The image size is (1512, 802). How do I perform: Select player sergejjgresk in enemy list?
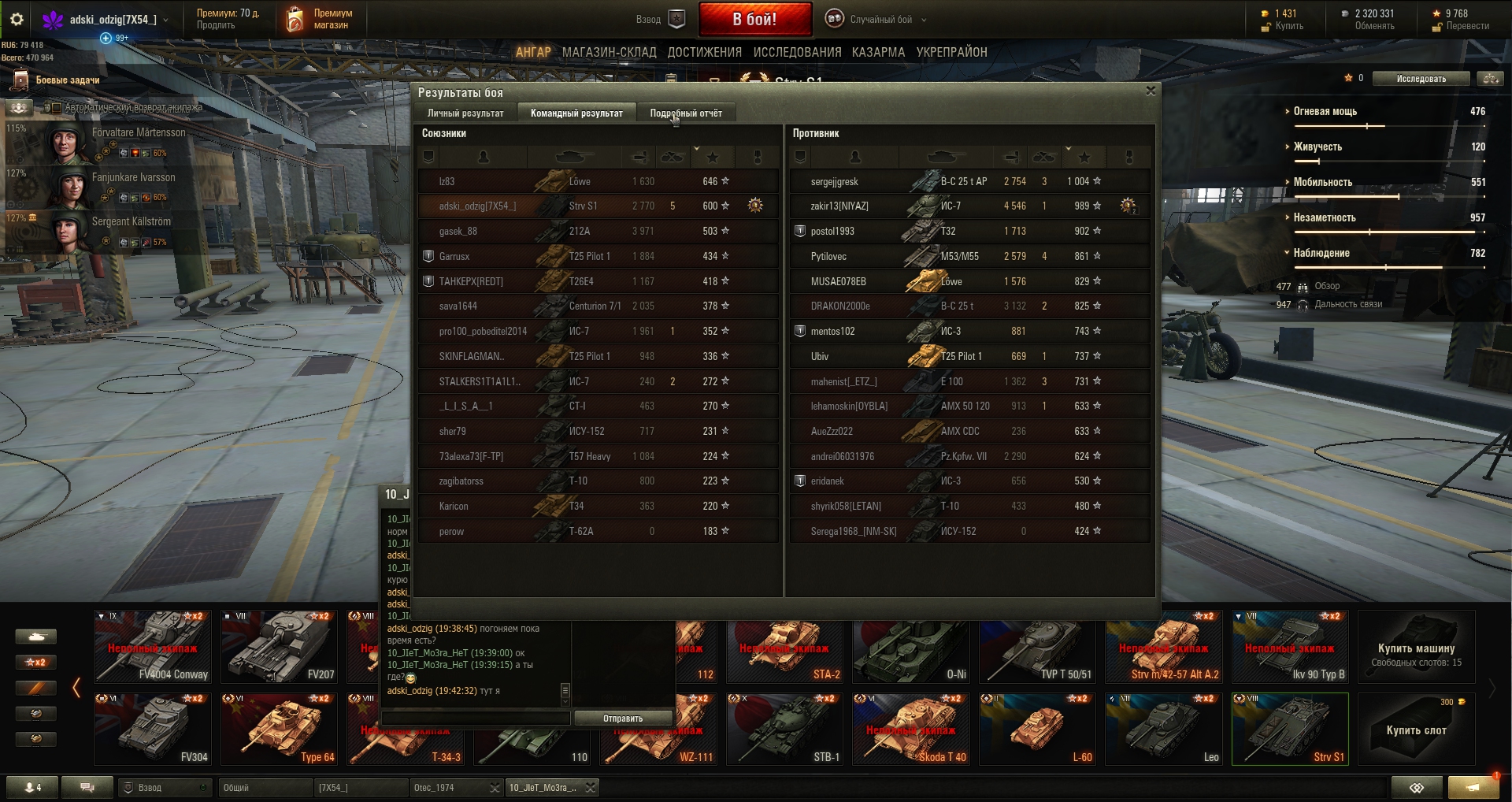coord(834,182)
